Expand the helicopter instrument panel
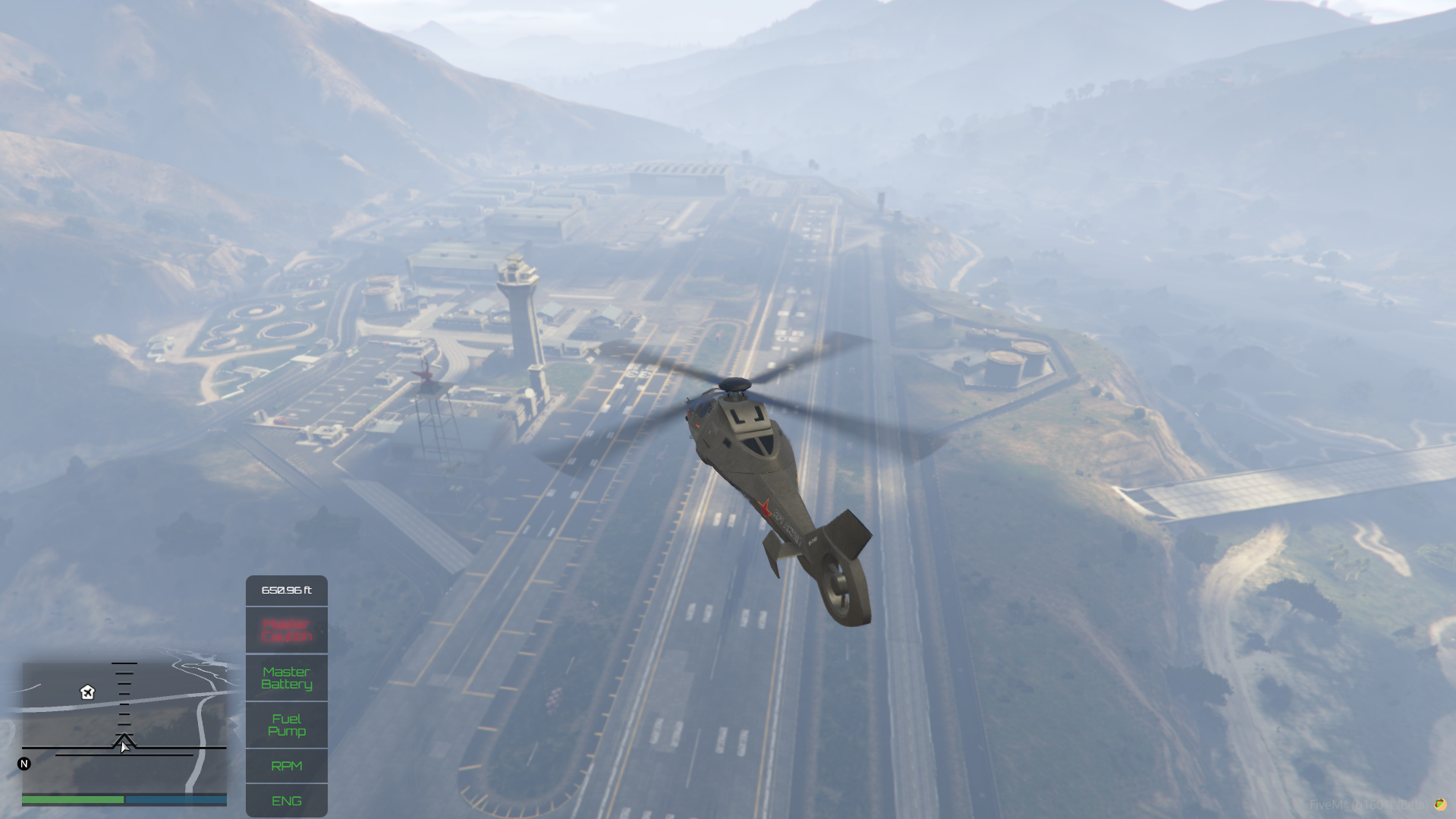 [287, 695]
